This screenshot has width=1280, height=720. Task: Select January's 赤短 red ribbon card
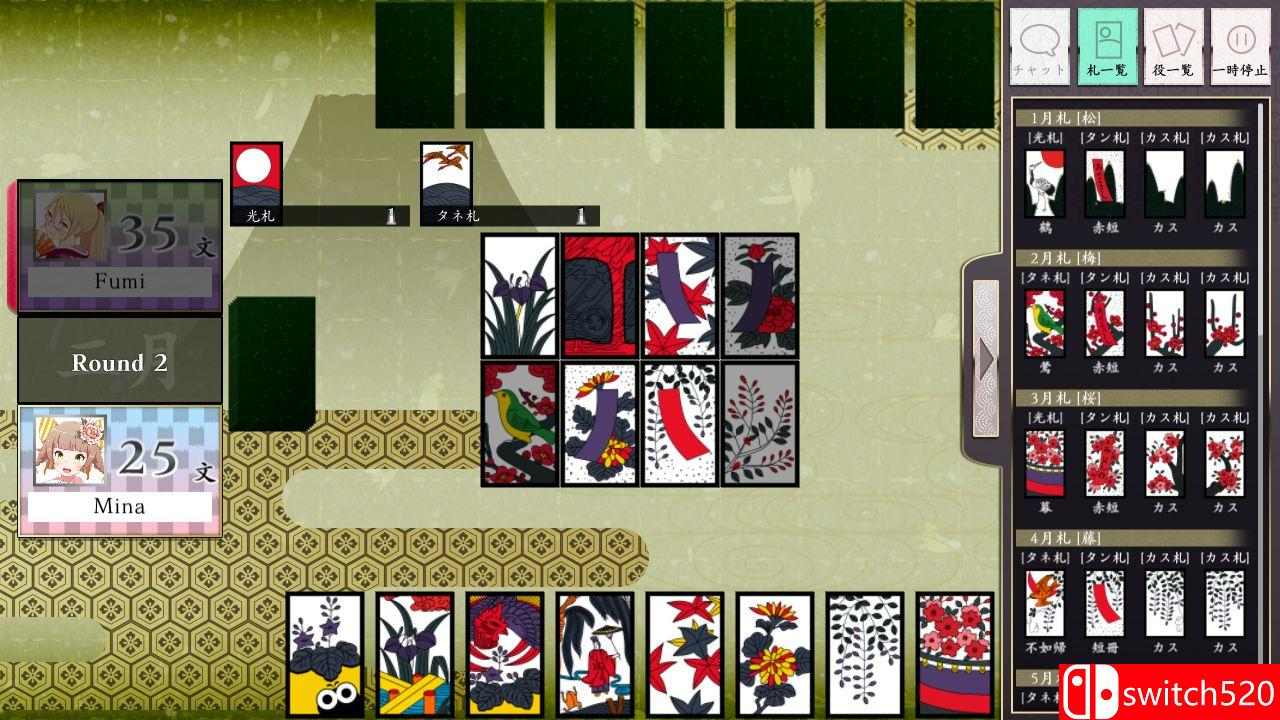point(1104,185)
